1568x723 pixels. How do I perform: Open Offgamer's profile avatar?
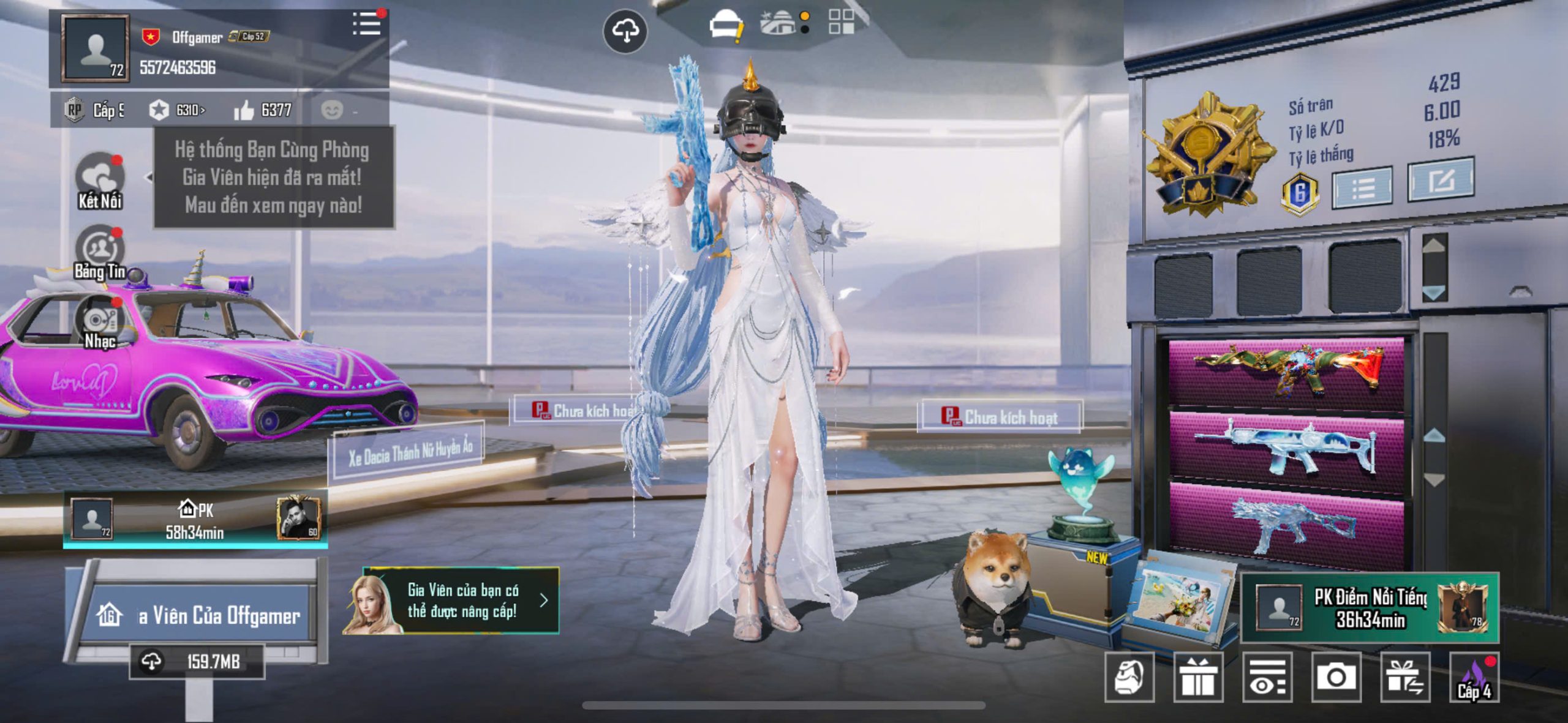coord(96,49)
